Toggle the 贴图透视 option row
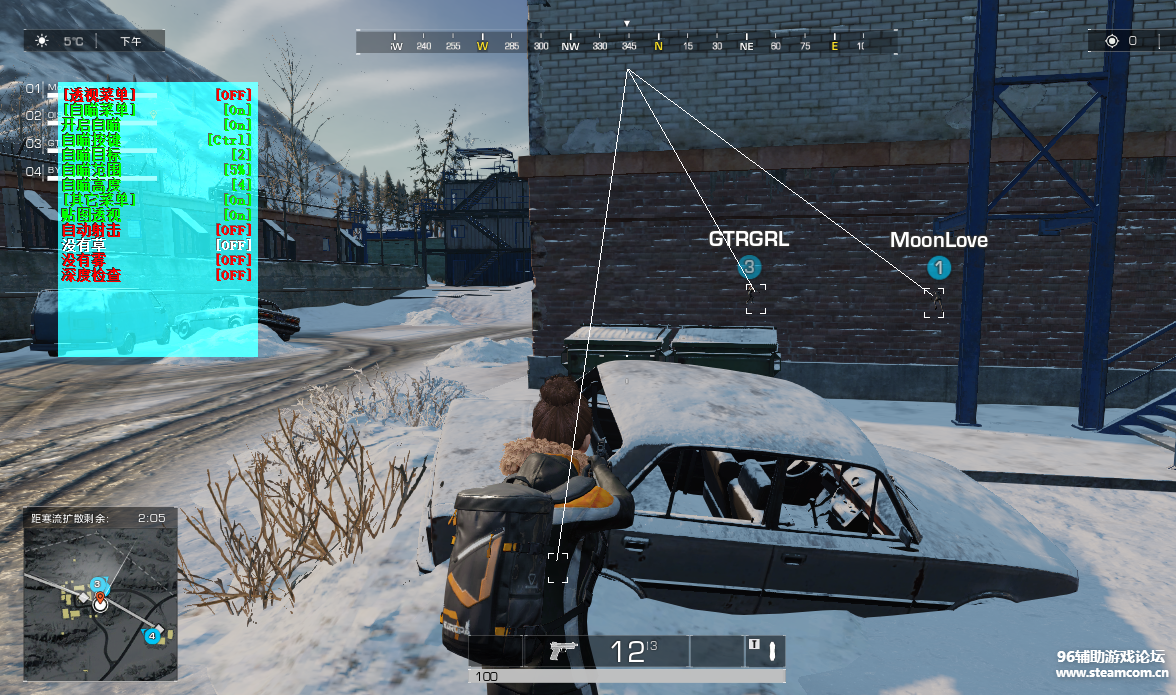Image resolution: width=1176 pixels, height=695 pixels. point(155,214)
